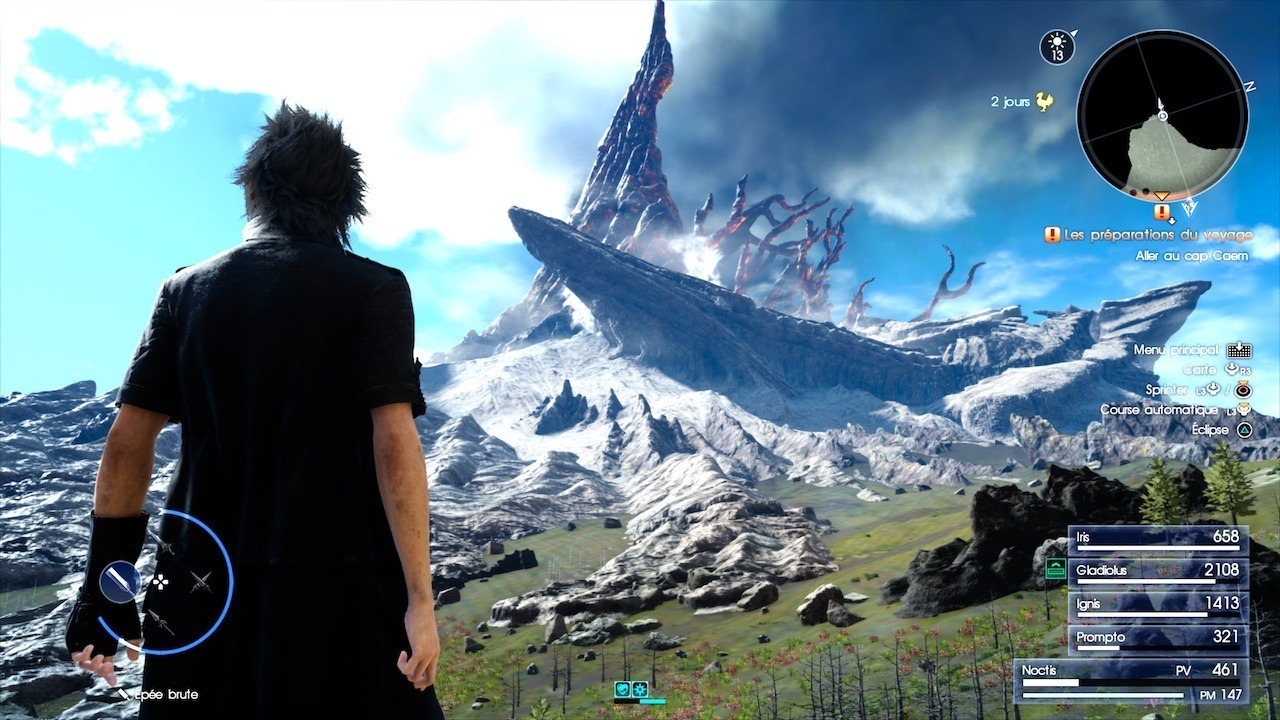Screen dimensions: 1280x720
Task: Click the green status icon beside Gladiolus
Action: click(x=1055, y=570)
